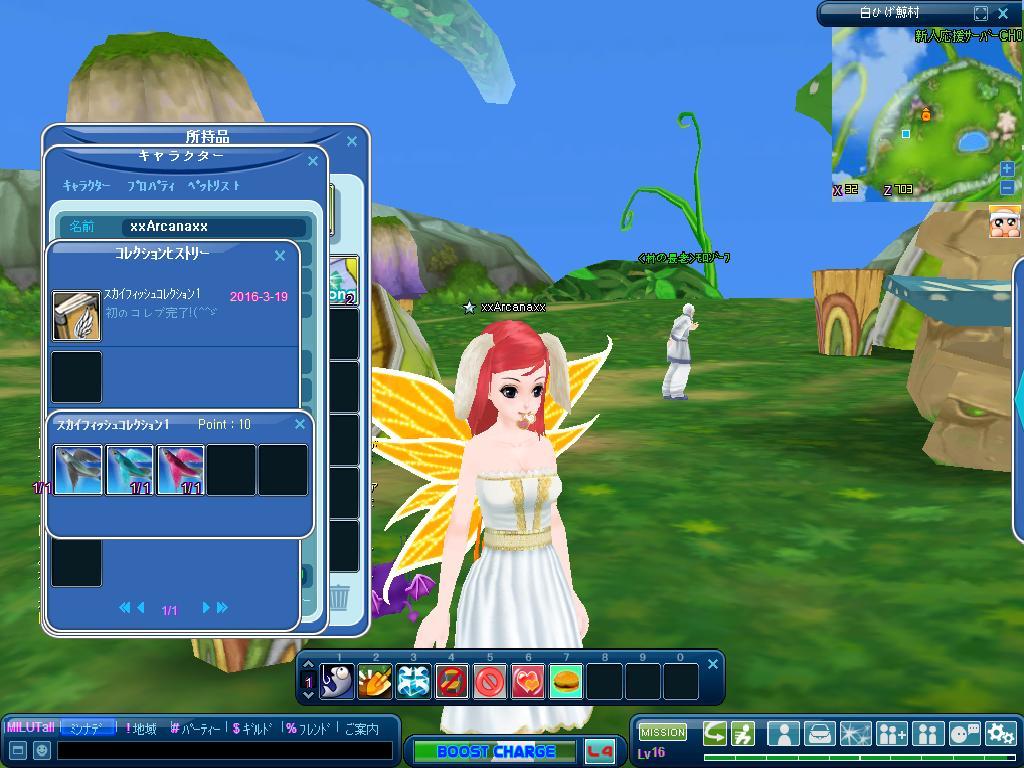The image size is (1024, 768).
Task: Open the gear settings menu
Action: pyautogui.click(x=1000, y=734)
